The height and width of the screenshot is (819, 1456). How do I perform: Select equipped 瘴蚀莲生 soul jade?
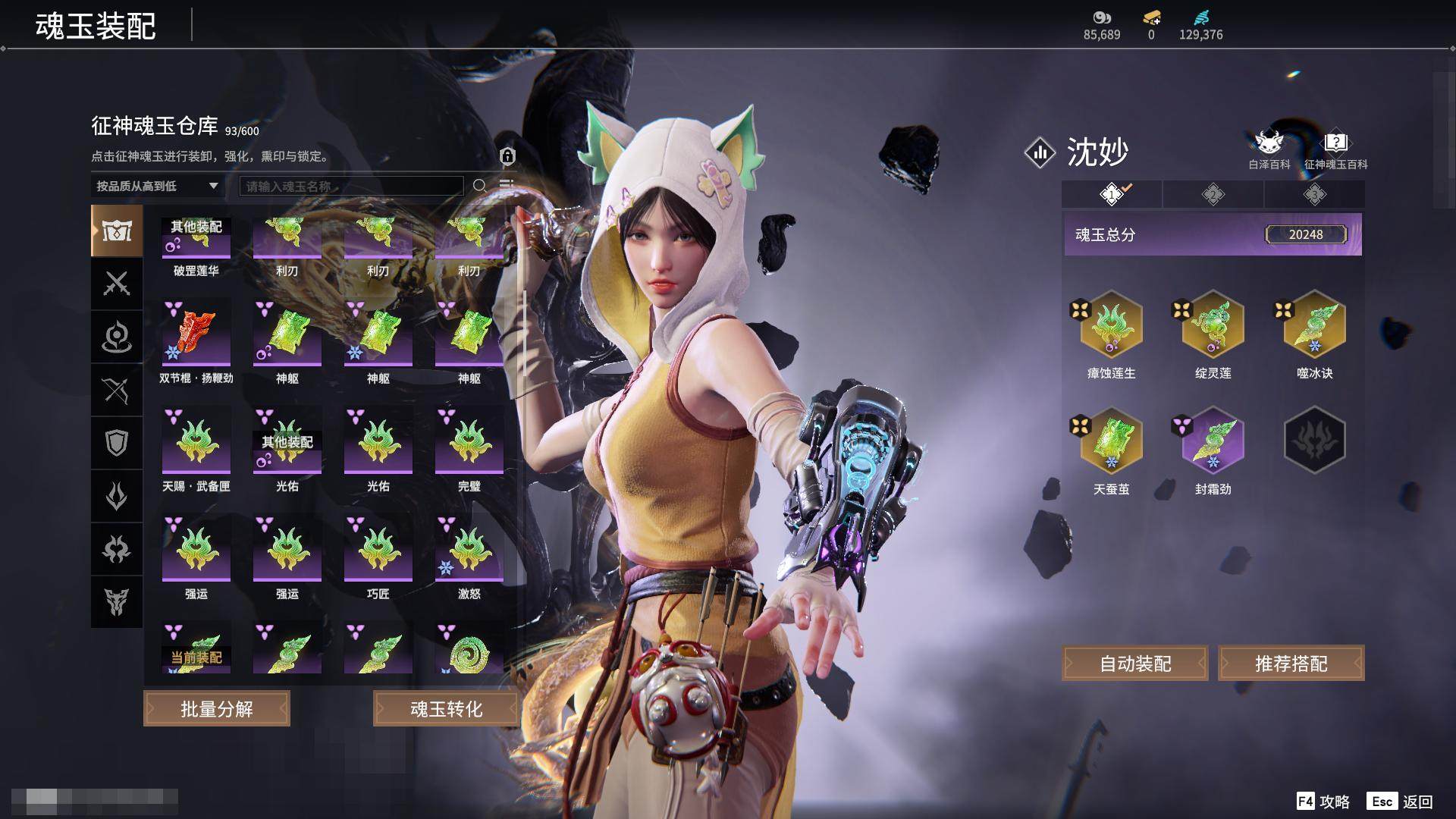[x=1111, y=325]
